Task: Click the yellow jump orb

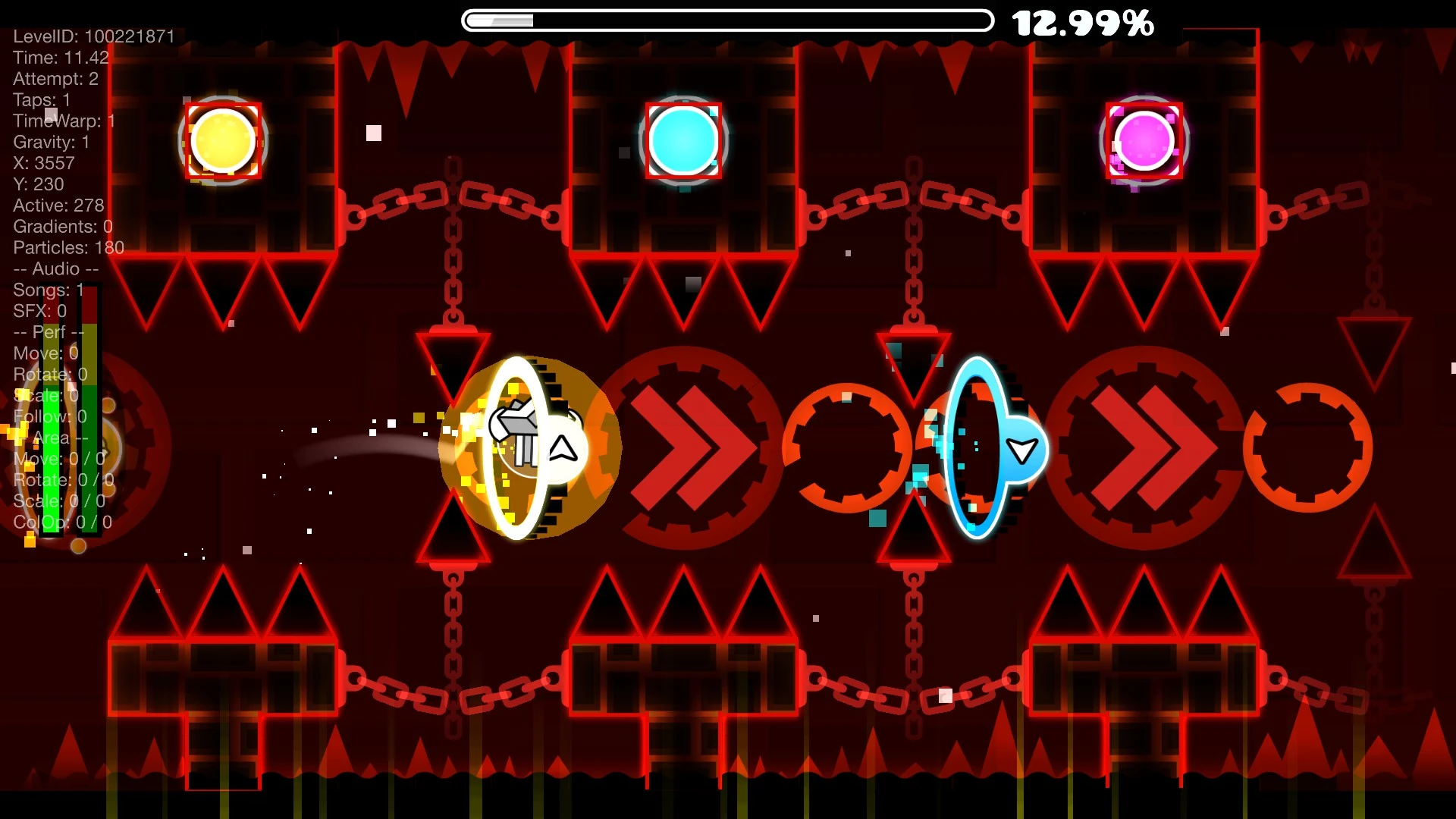Action: pyautogui.click(x=222, y=140)
